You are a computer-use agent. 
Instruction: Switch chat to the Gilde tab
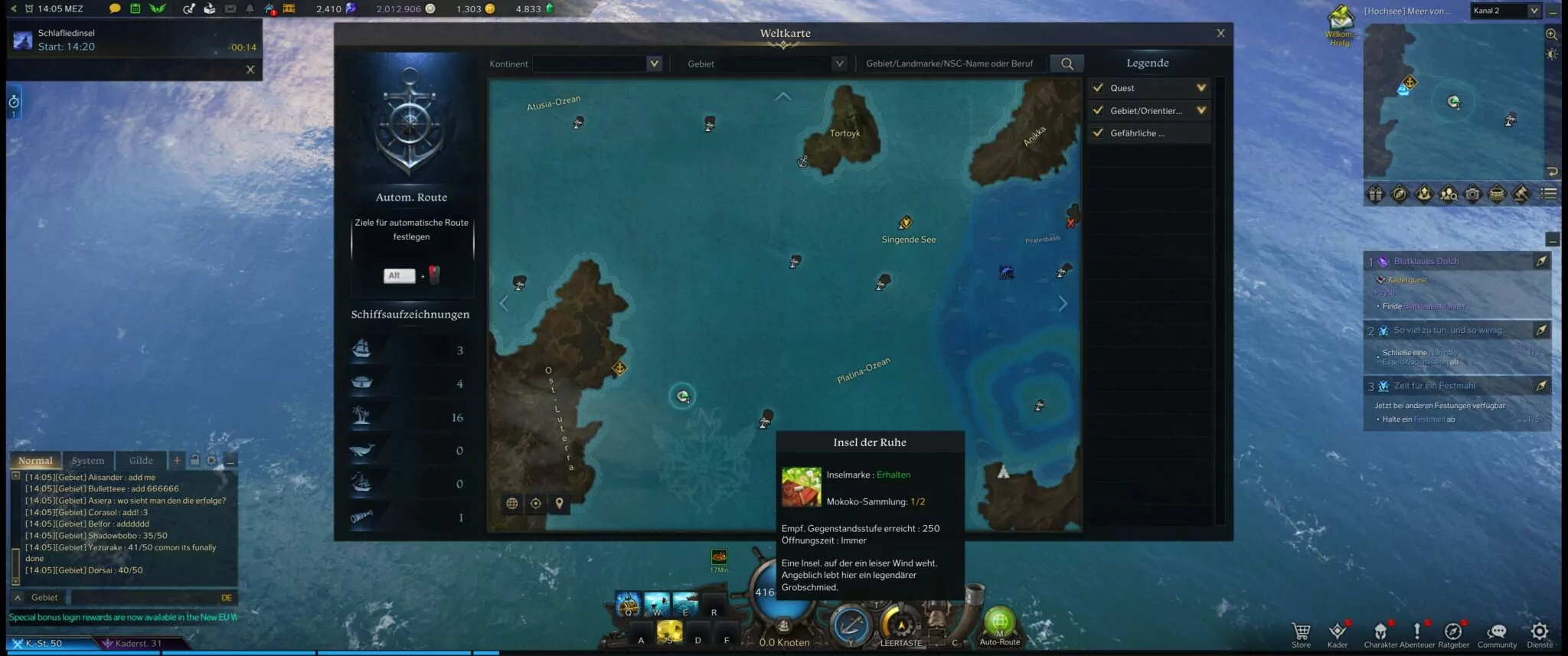click(141, 461)
